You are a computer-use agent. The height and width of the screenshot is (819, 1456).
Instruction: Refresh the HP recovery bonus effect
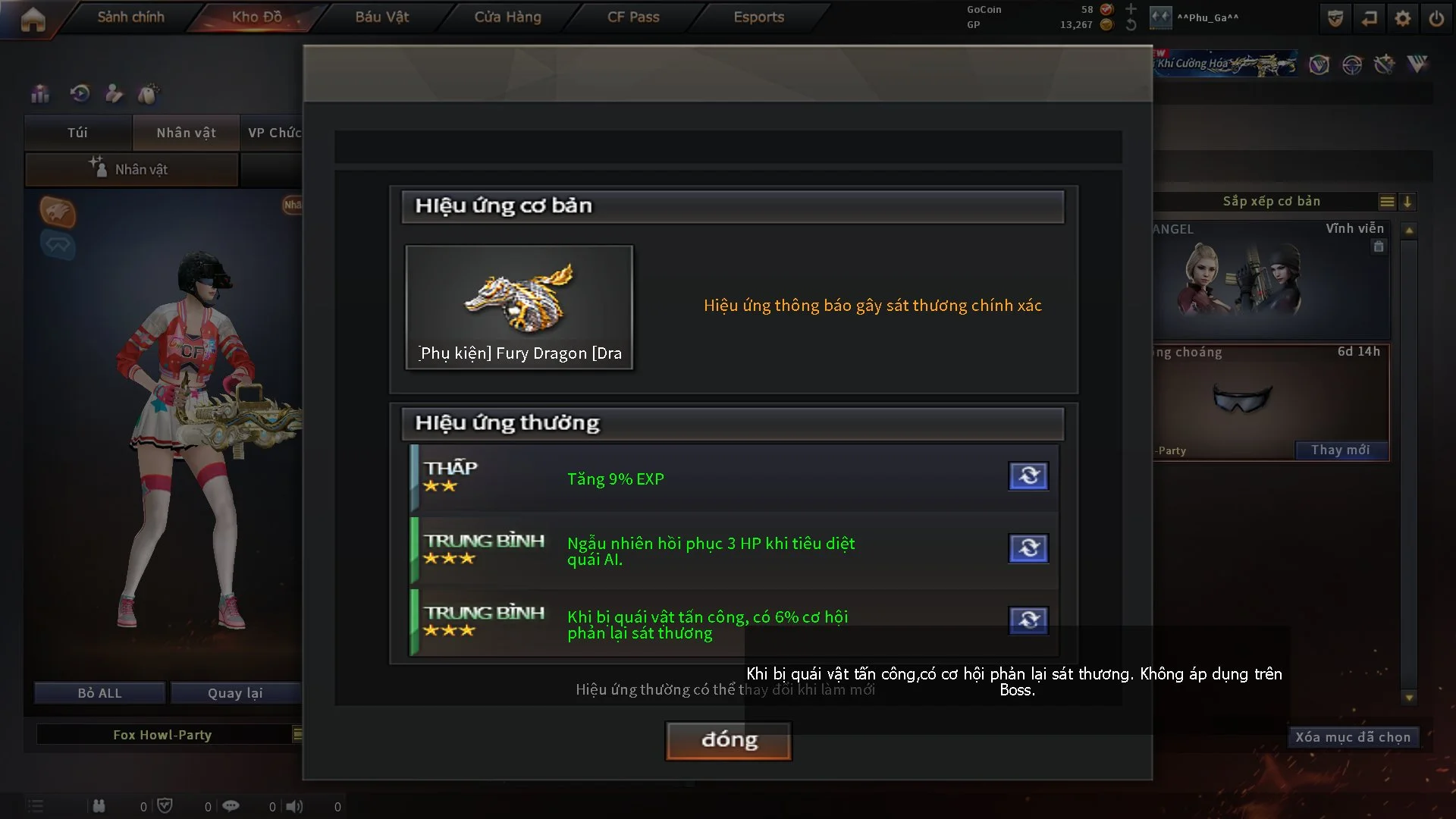1028,548
